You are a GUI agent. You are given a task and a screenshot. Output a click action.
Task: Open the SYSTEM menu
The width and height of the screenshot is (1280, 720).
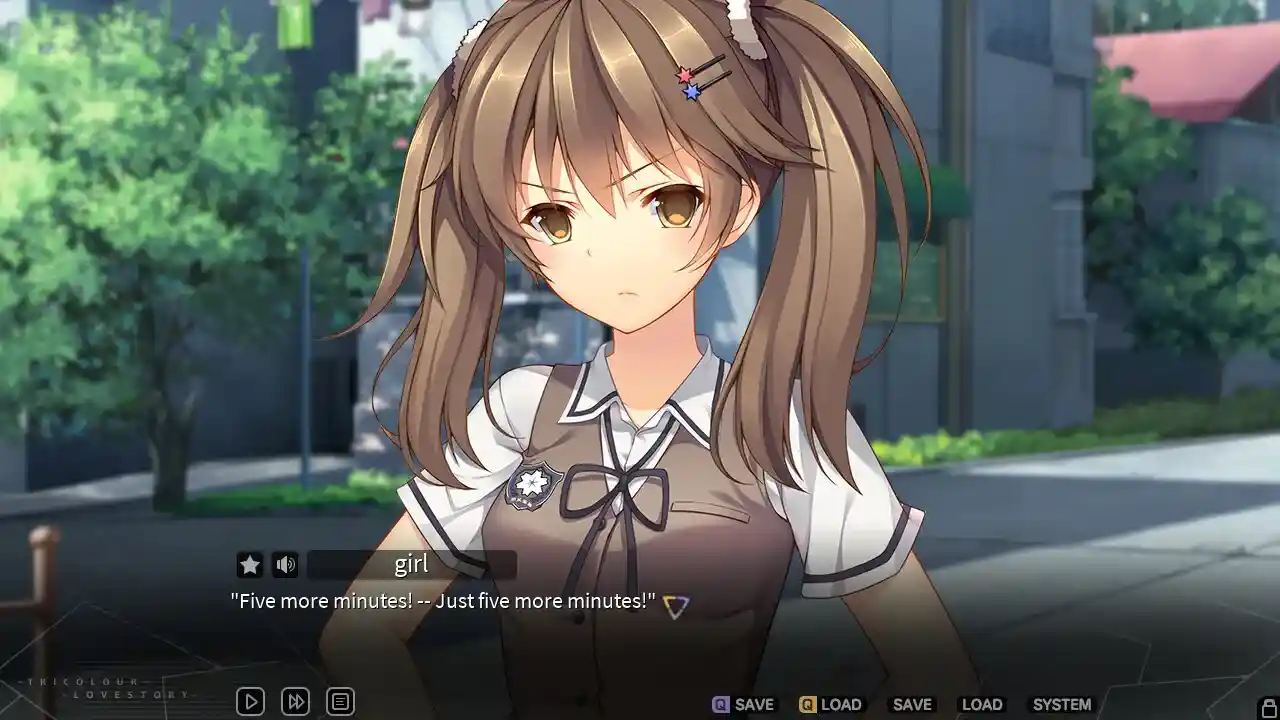[x=1062, y=703]
